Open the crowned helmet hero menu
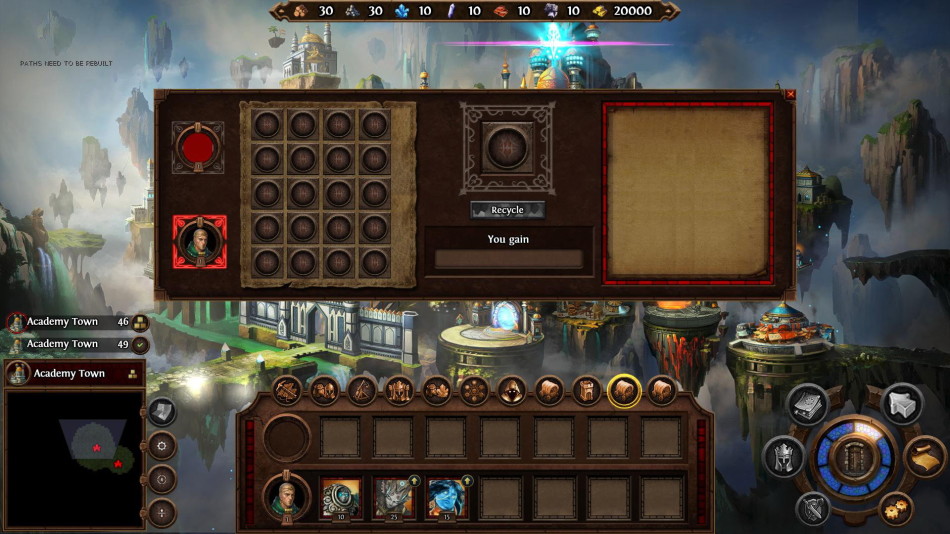 click(784, 457)
